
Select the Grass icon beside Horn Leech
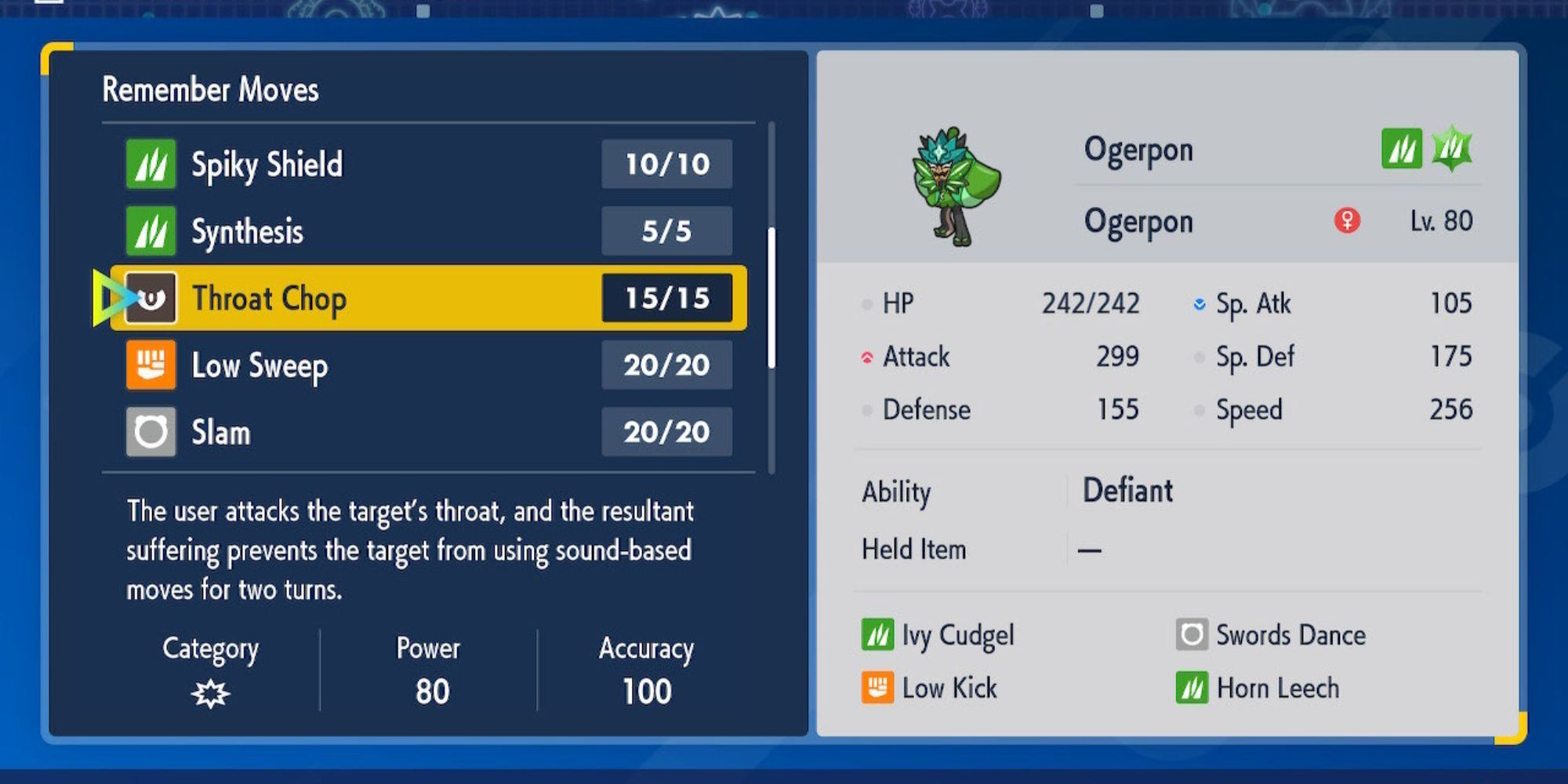[1194, 688]
